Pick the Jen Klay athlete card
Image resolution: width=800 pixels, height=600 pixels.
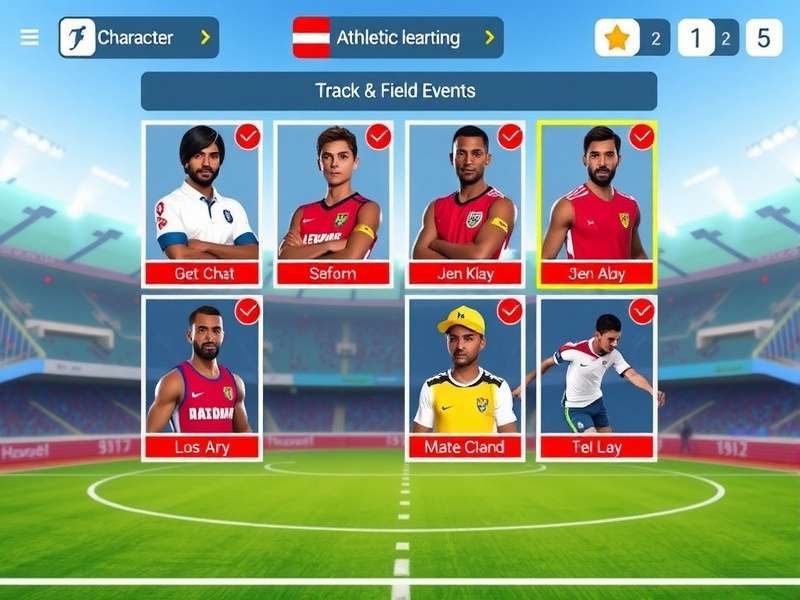click(x=465, y=200)
